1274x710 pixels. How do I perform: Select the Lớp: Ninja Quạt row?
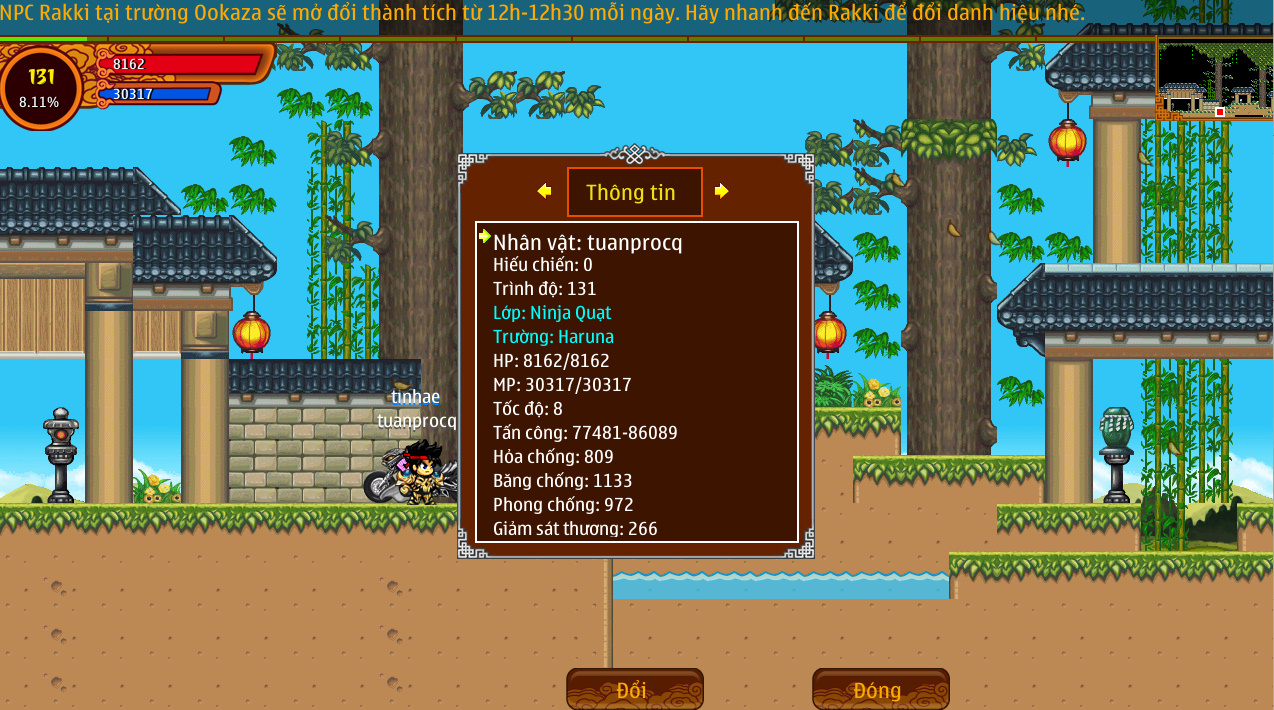click(x=552, y=313)
